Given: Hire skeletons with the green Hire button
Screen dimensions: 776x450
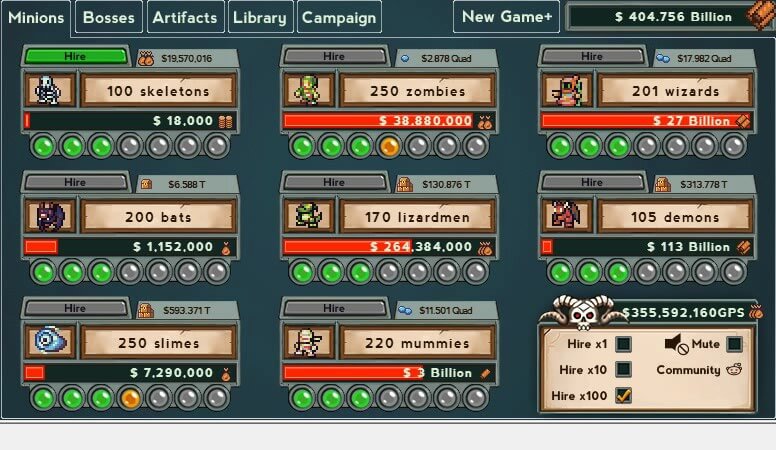Looking at the screenshot, I should [x=76, y=57].
